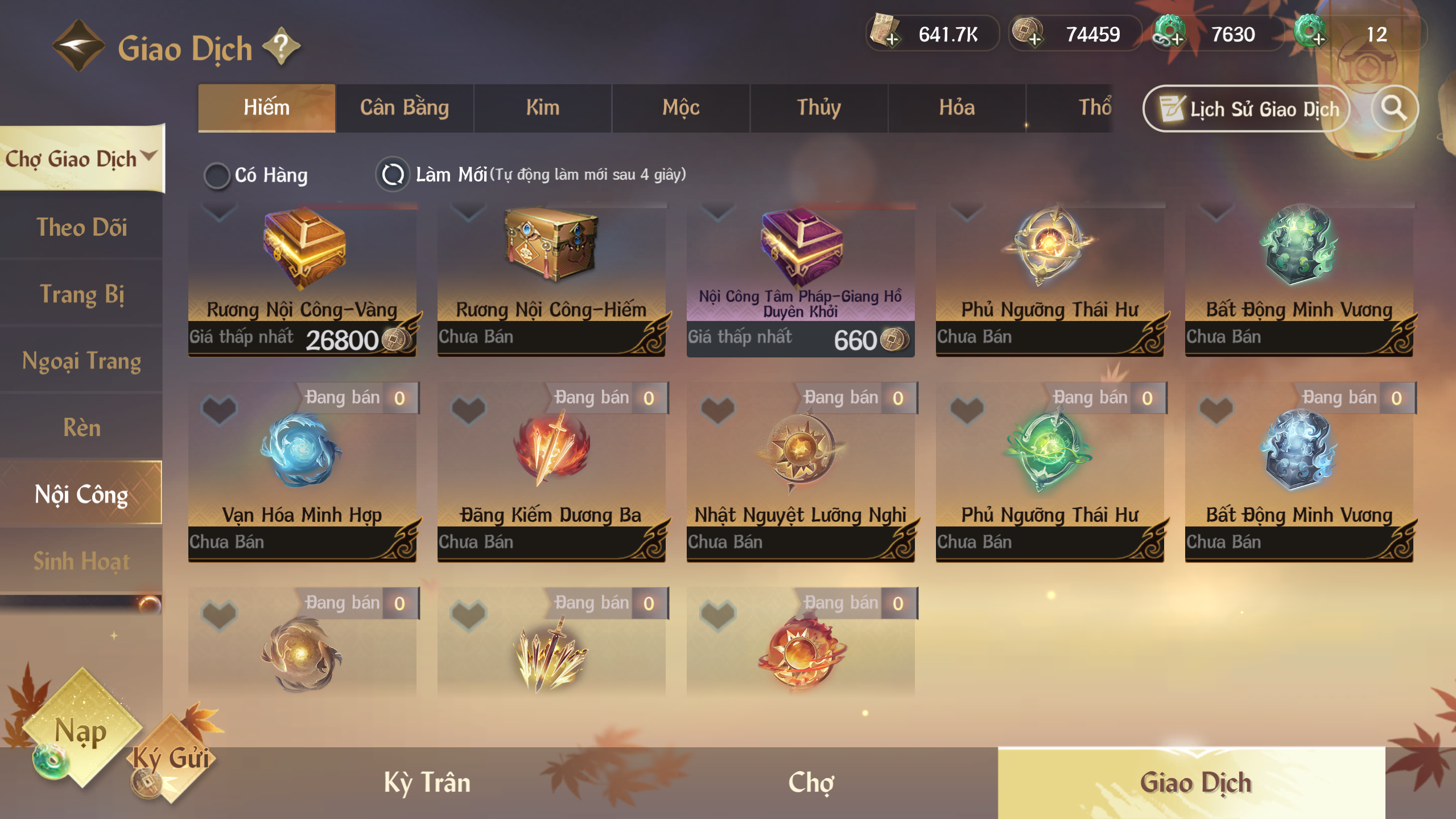This screenshot has width=1456, height=819.
Task: Switch to the Thủy tab
Action: click(x=819, y=108)
